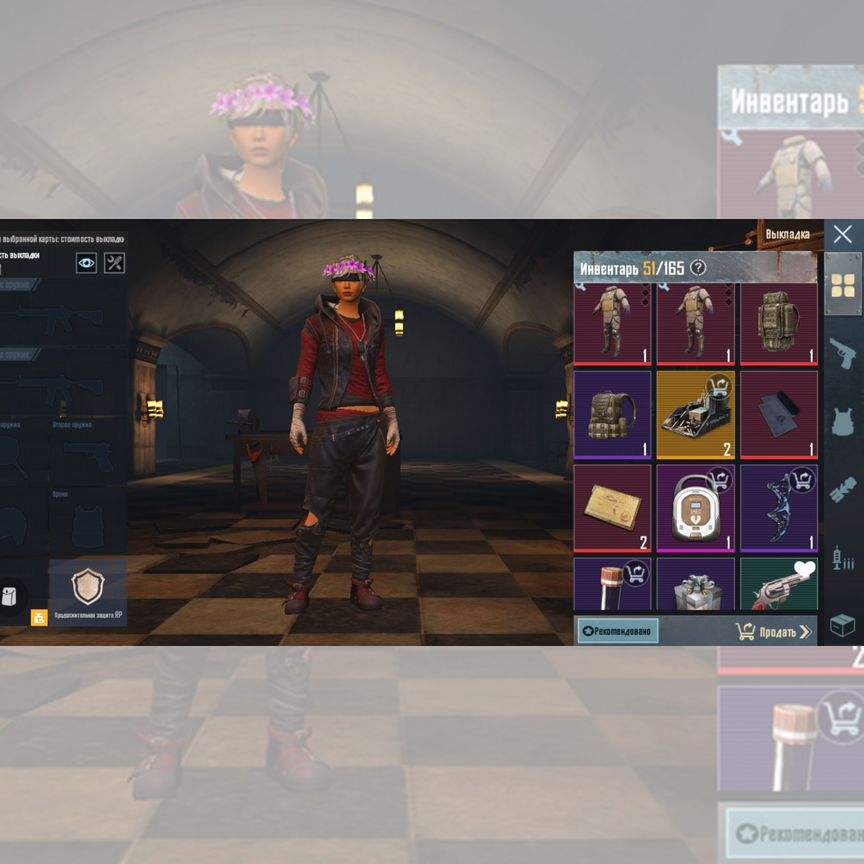Click the Рекомендовано button

tap(618, 631)
